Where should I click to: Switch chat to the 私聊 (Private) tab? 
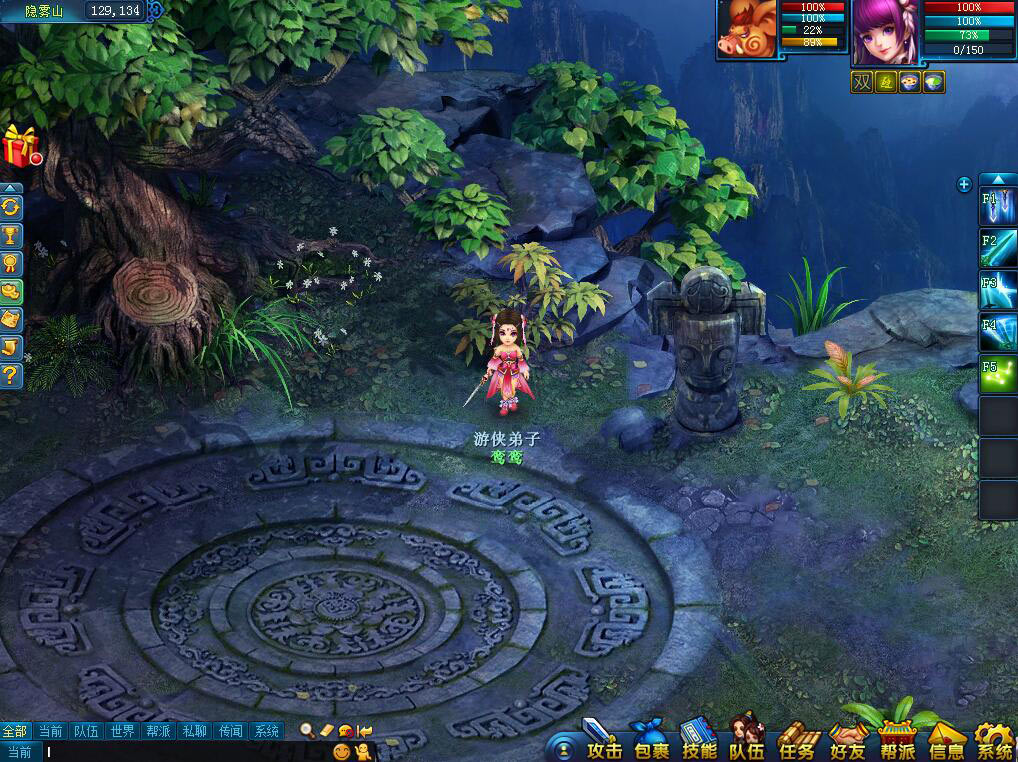coord(194,731)
